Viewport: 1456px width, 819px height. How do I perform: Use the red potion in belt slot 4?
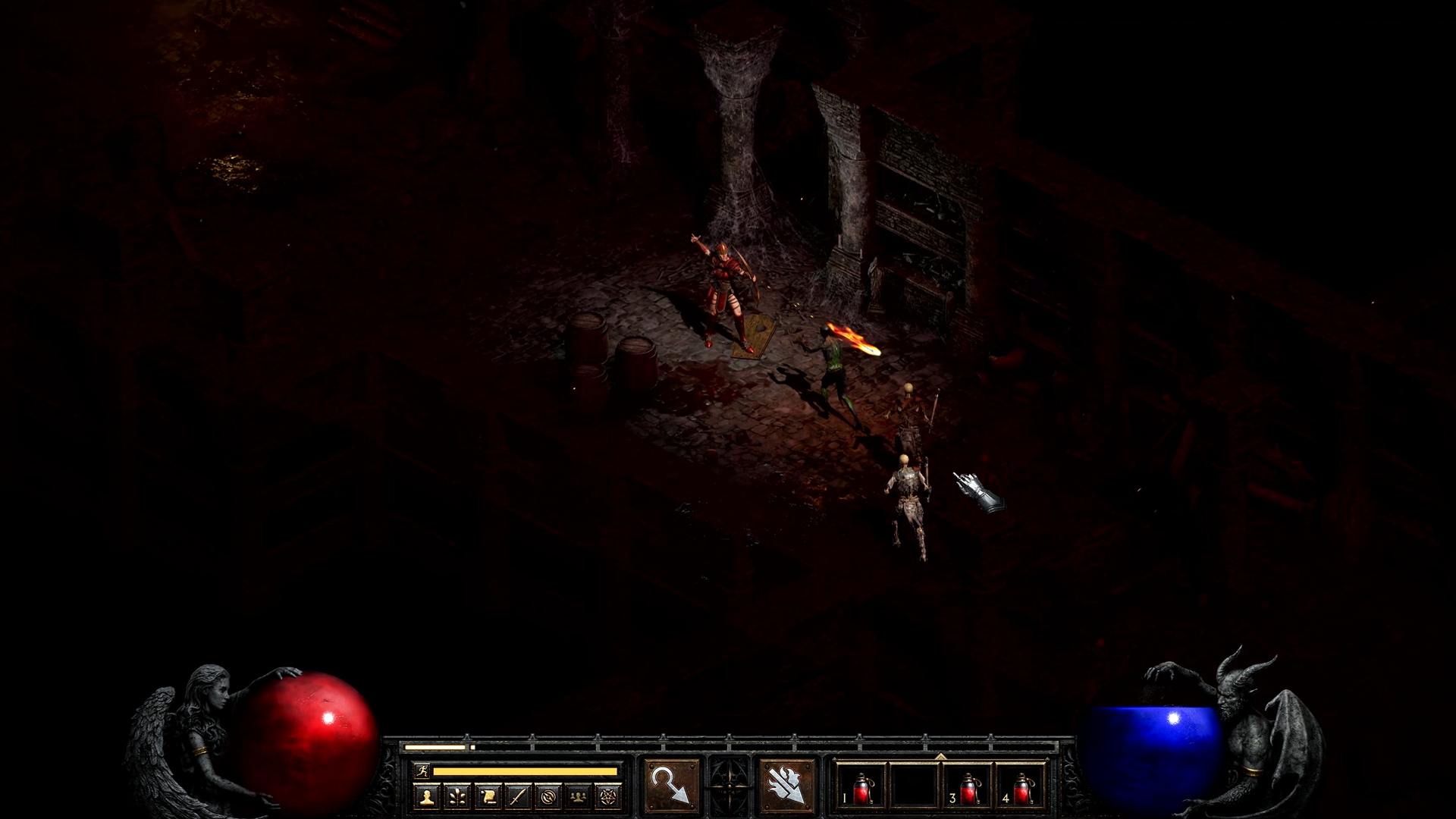(1021, 786)
